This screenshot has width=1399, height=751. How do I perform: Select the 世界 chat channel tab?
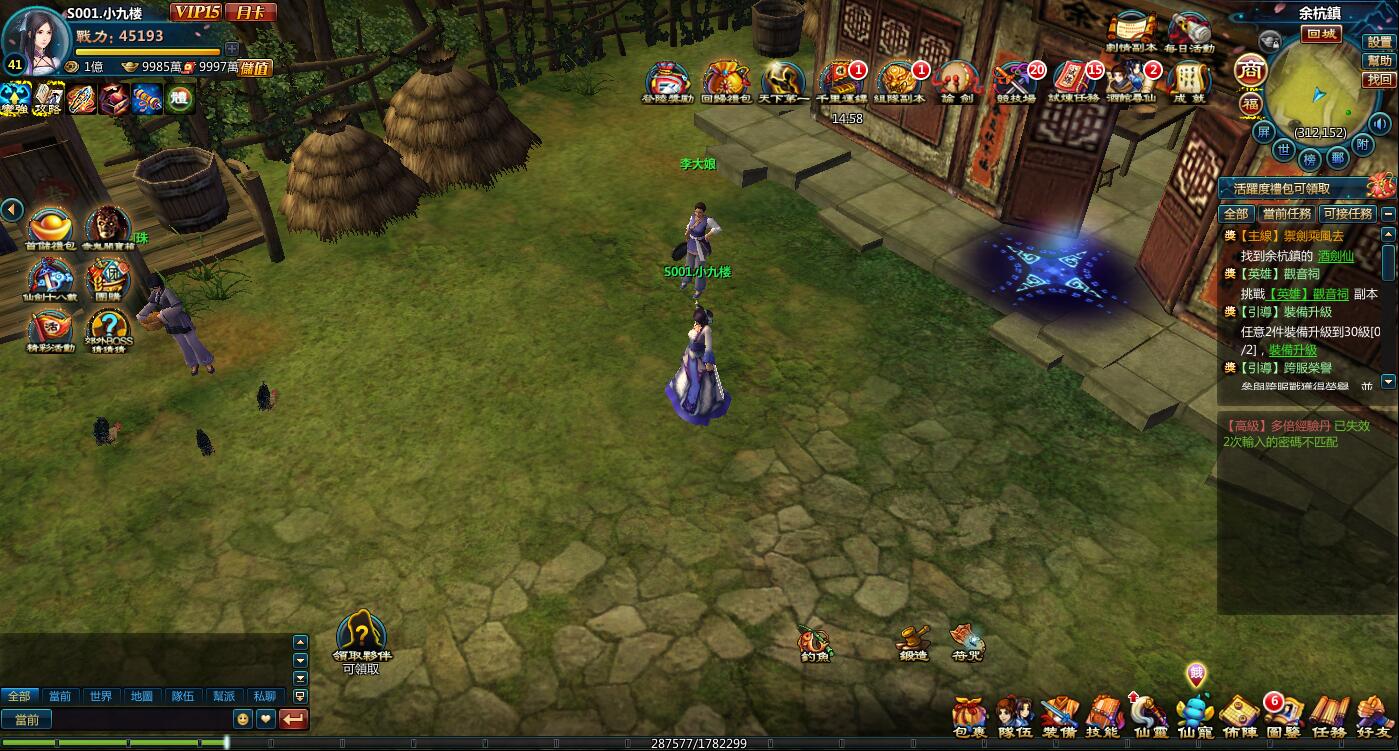(100, 696)
